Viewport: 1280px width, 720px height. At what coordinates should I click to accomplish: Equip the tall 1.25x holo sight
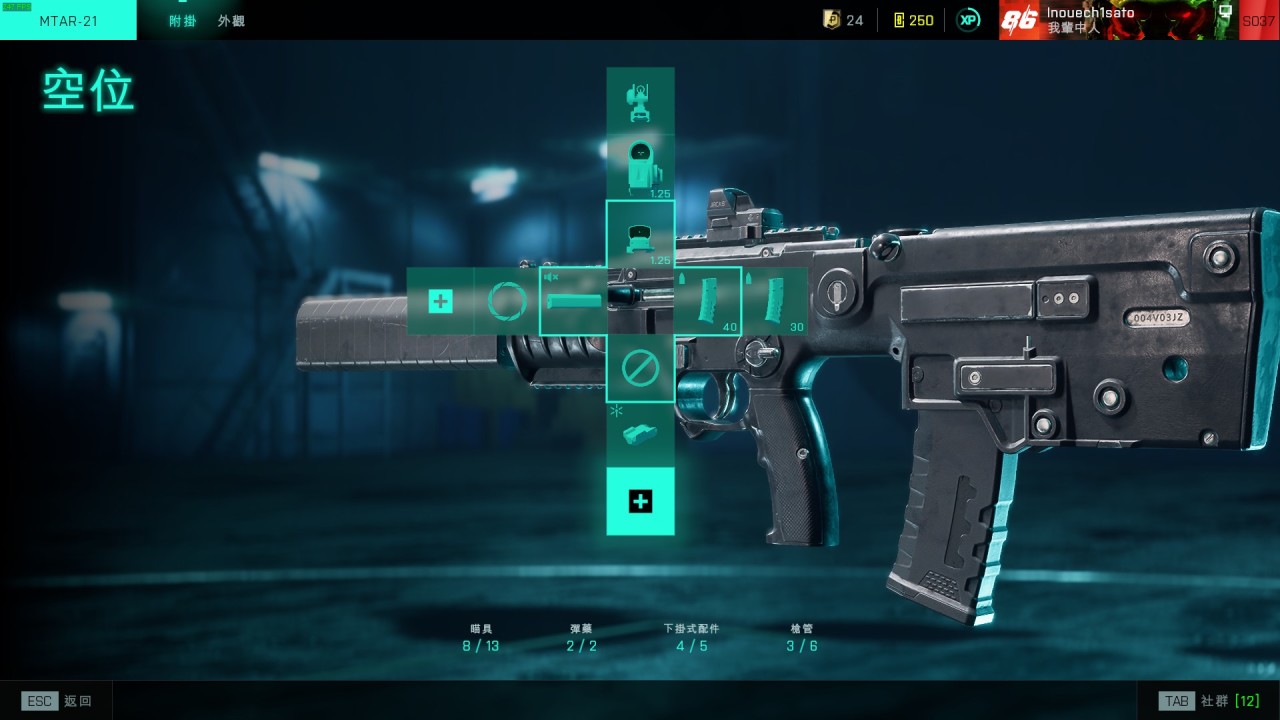click(640, 167)
